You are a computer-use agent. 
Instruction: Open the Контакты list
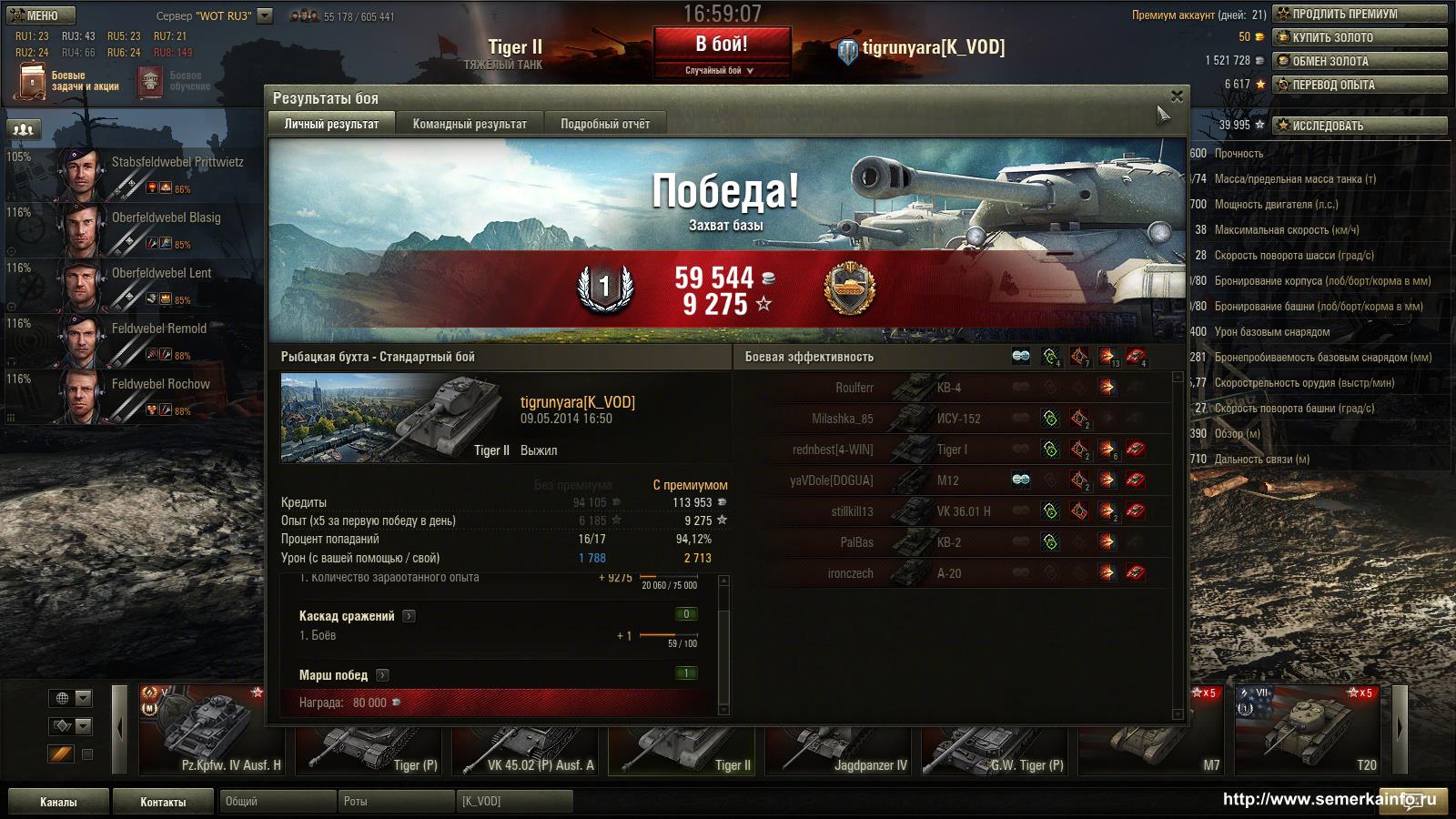tap(163, 802)
